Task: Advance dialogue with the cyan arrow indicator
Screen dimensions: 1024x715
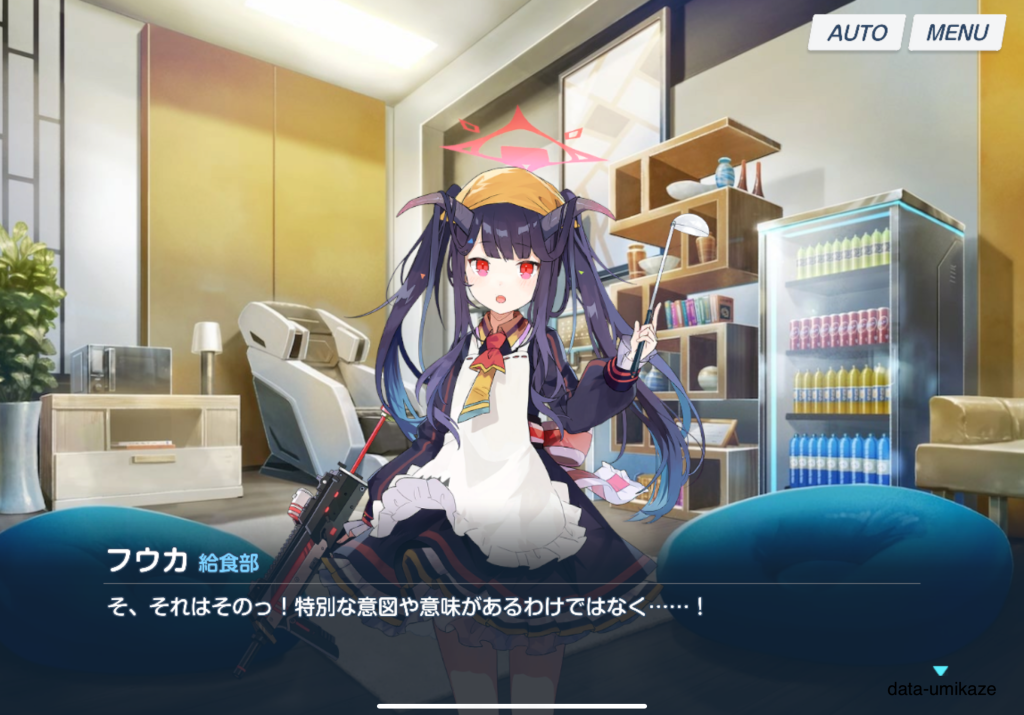Action: click(x=940, y=671)
